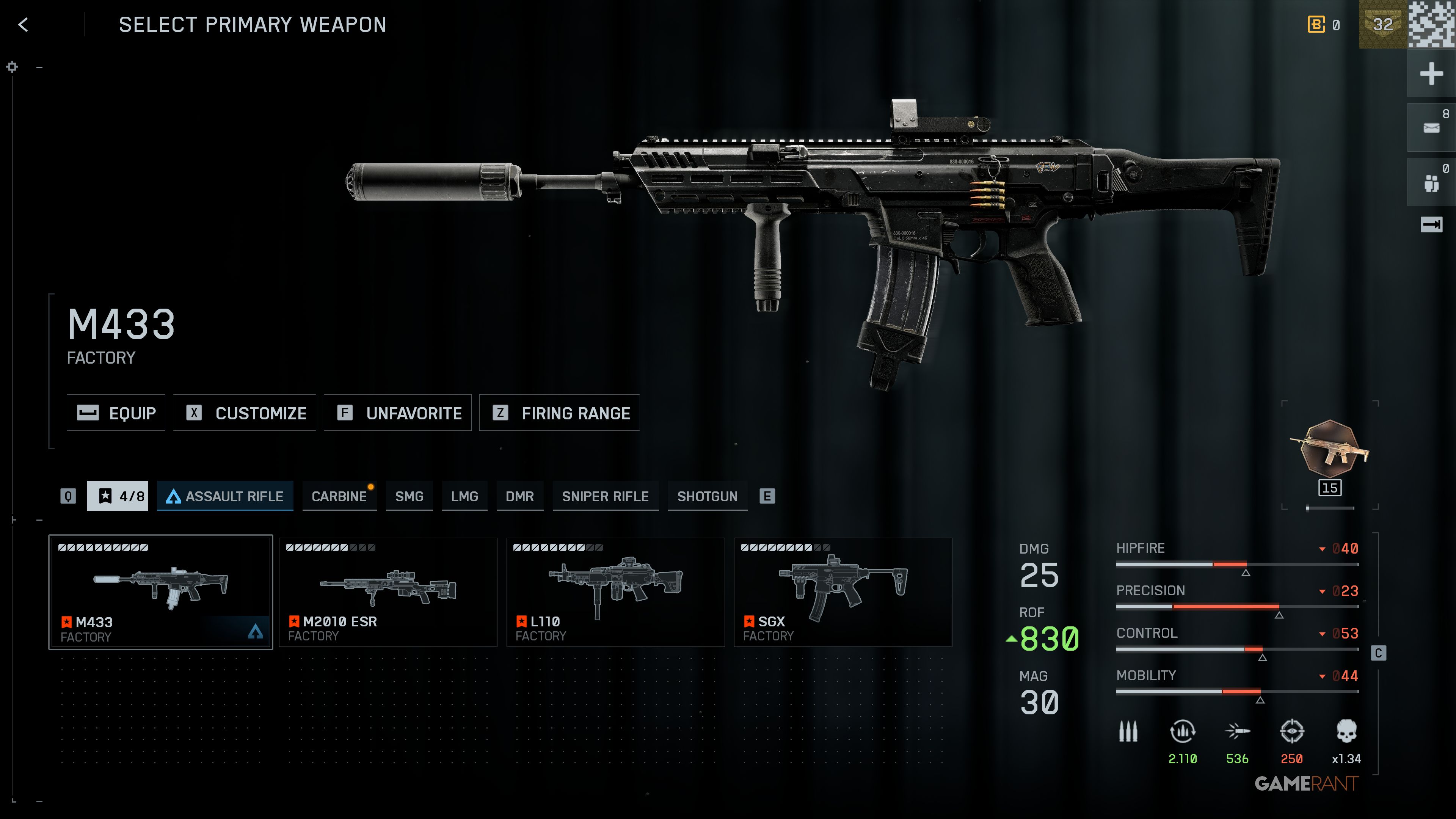Browse the Sniper Rifle category
The image size is (1456, 819).
[x=605, y=496]
